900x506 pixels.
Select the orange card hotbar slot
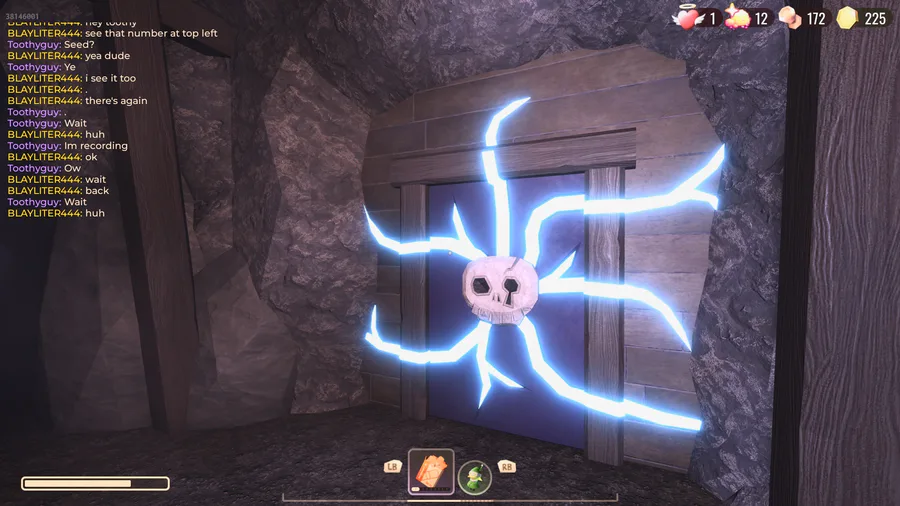point(431,471)
